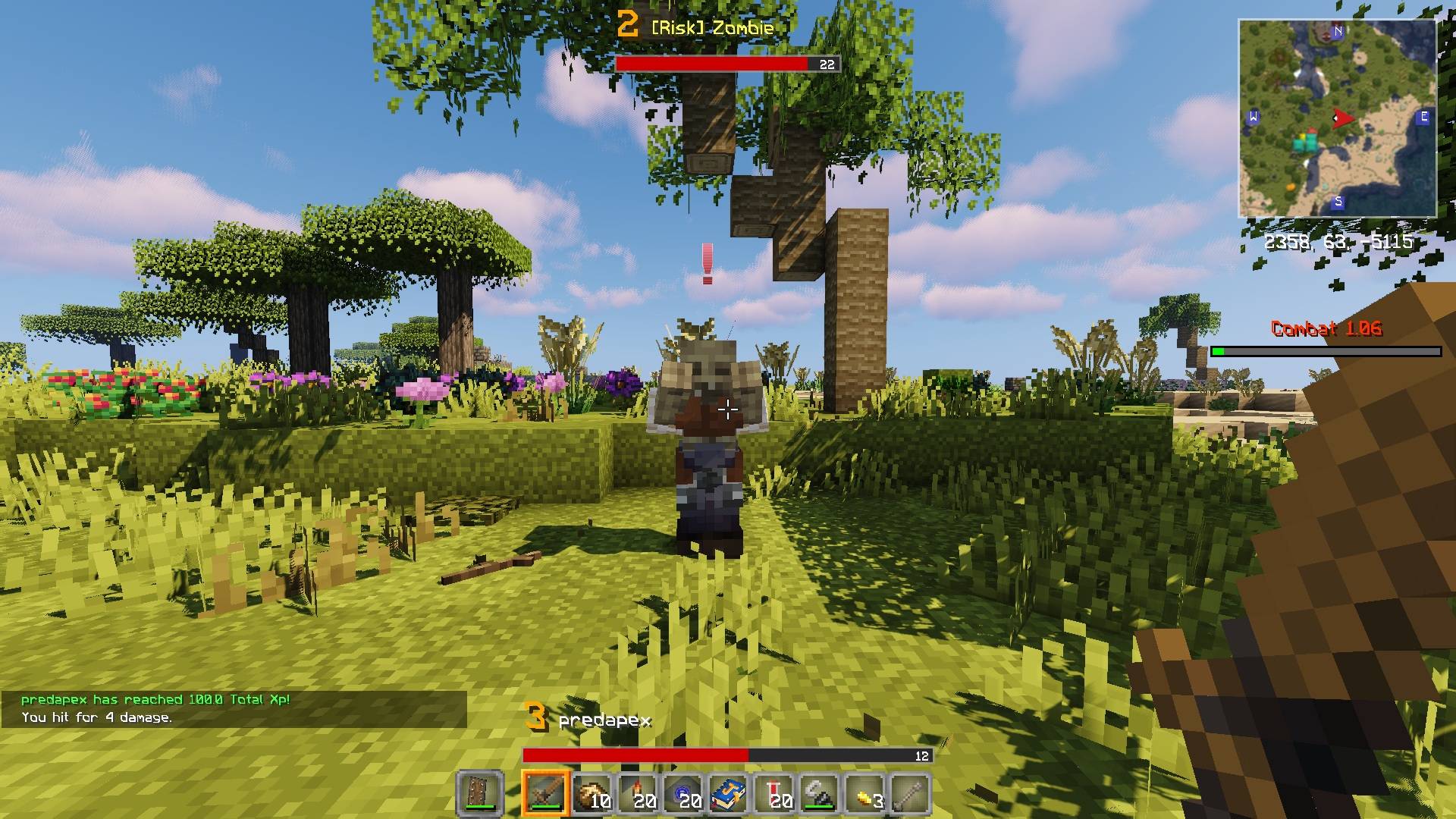This screenshot has height=819, width=1456.
Task: Click the E compass marker on the minimap
Action: pyautogui.click(x=1424, y=116)
